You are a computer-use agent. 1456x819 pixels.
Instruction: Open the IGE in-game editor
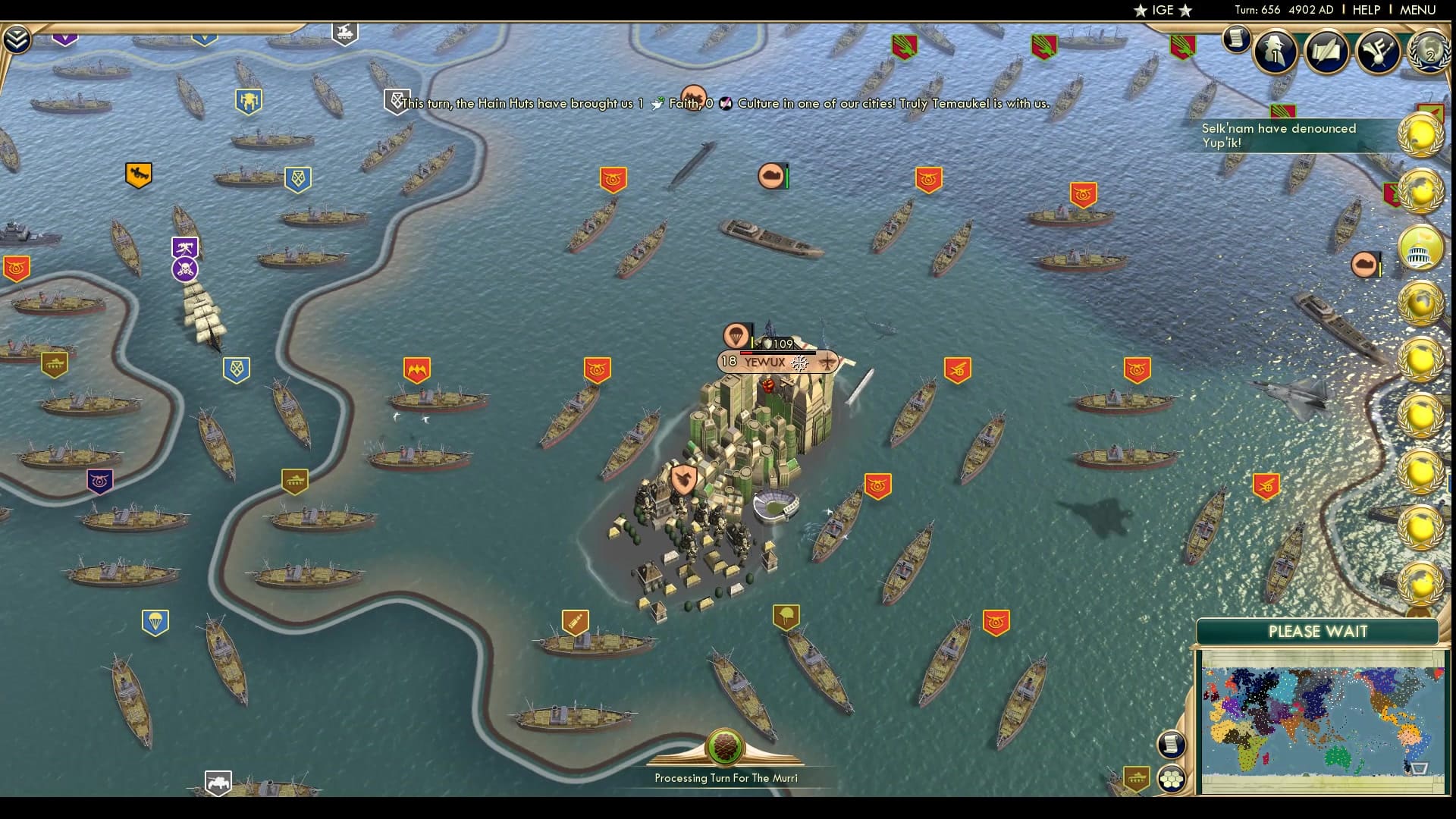click(x=1163, y=10)
